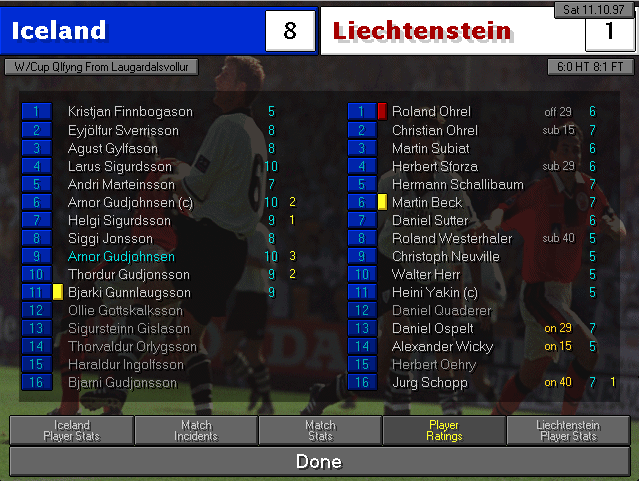
Task: Choose Martin Beck from Liechtenstein lineup
Action: click(x=427, y=202)
